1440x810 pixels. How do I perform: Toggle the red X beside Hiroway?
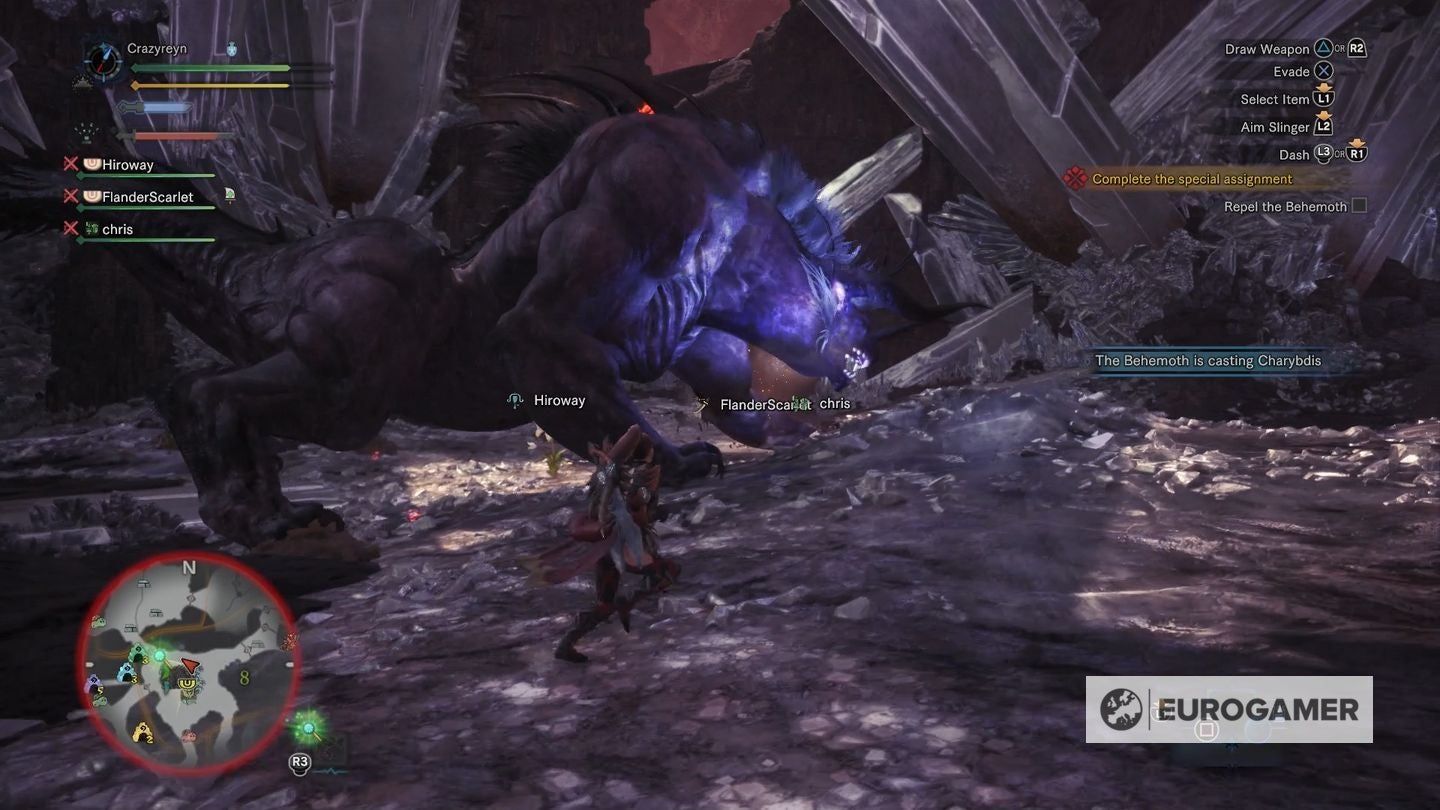click(x=70, y=163)
